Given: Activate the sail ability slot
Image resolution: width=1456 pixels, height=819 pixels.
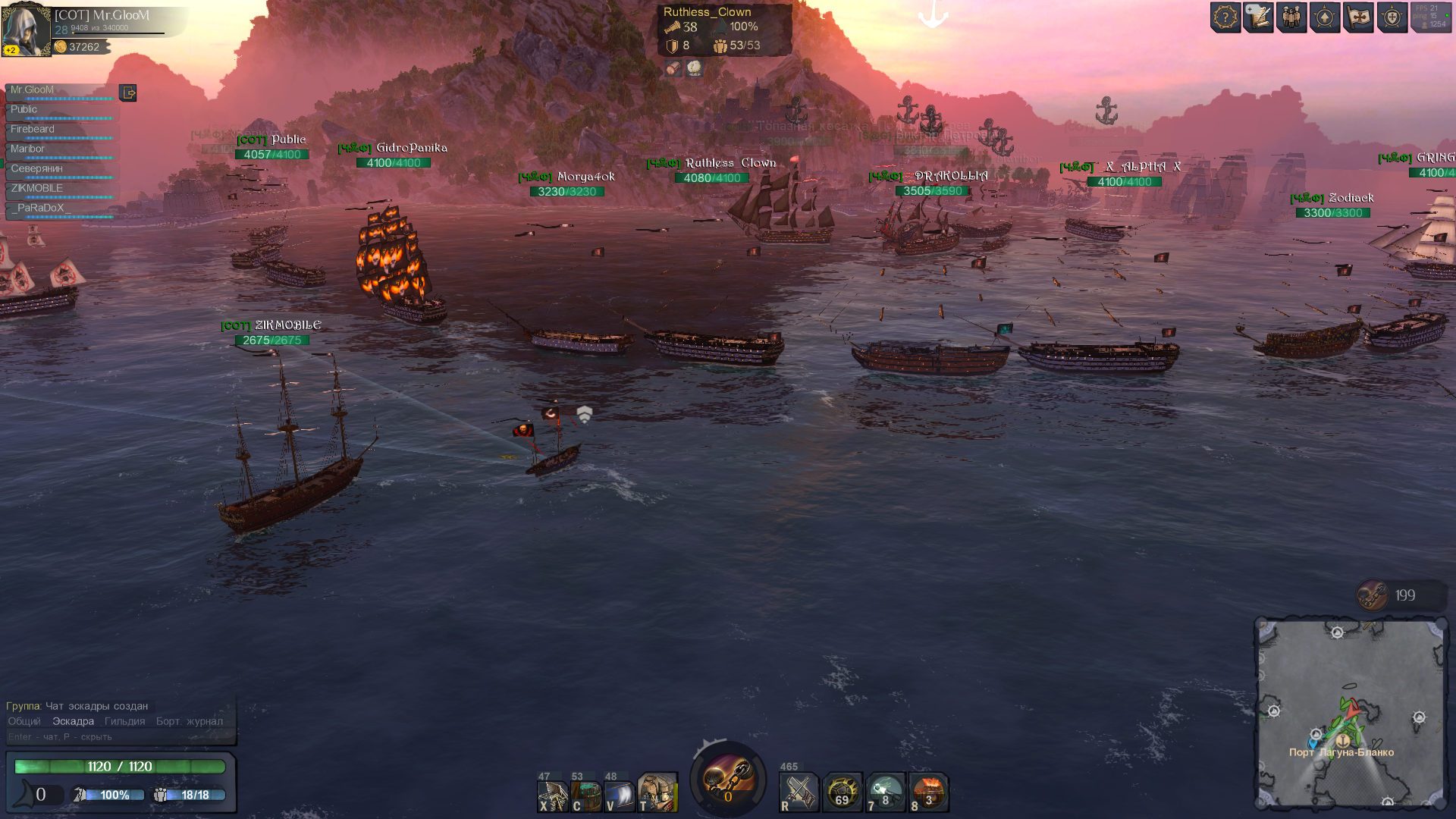Looking at the screenshot, I should (620, 793).
